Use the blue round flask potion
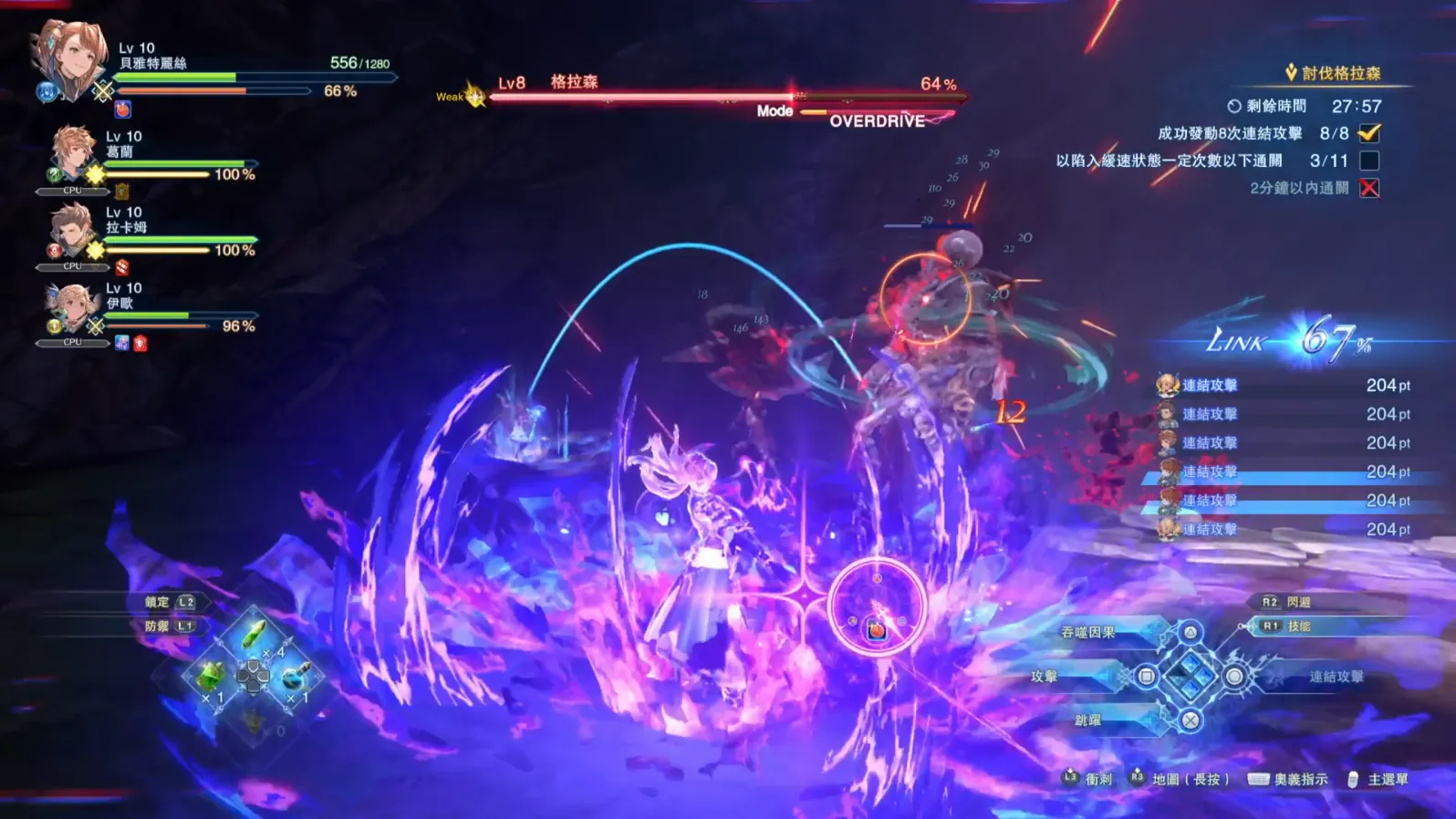This screenshot has height=819, width=1456. 295,676
